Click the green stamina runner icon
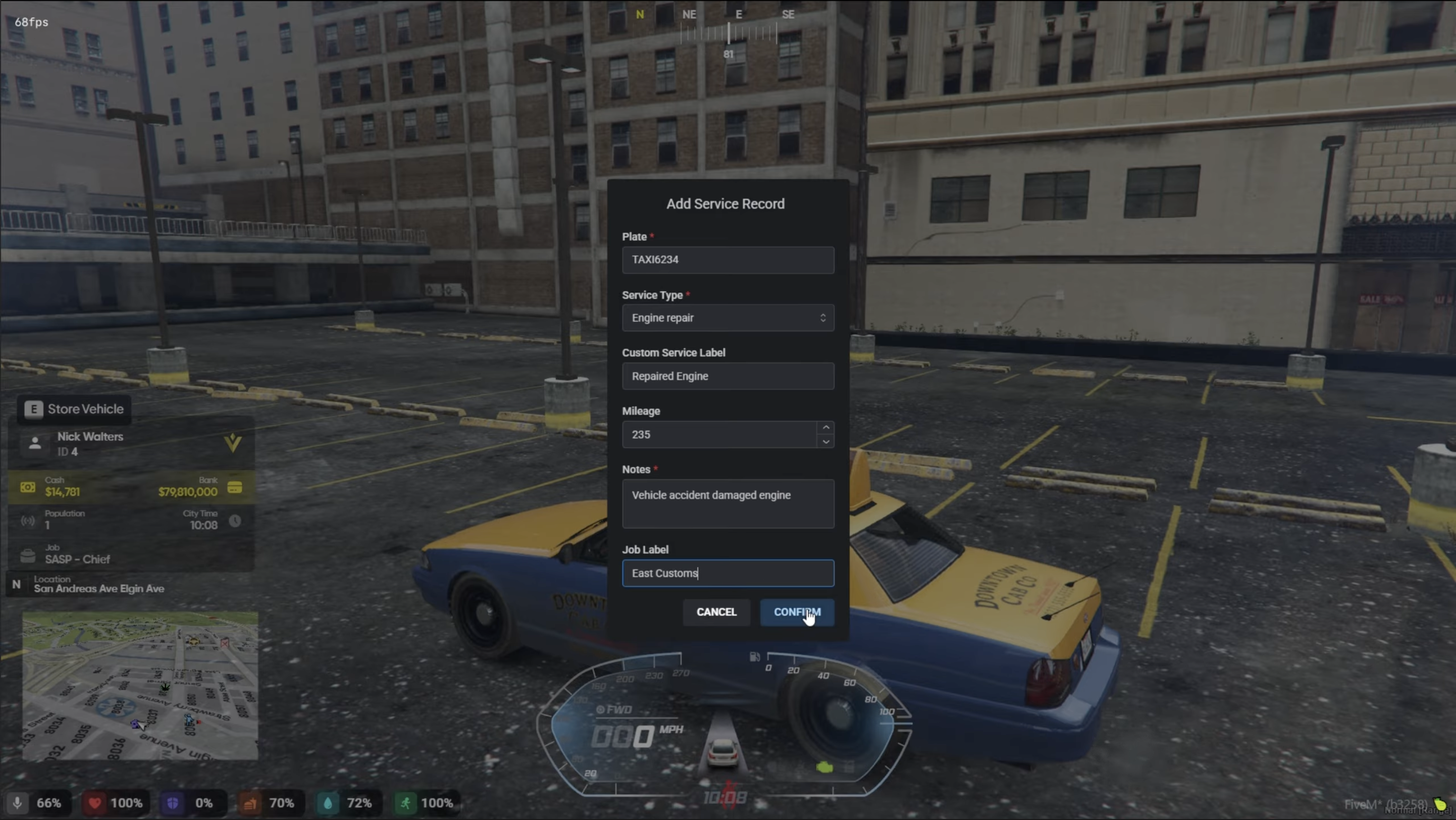The width and height of the screenshot is (1456, 820). pos(405,803)
